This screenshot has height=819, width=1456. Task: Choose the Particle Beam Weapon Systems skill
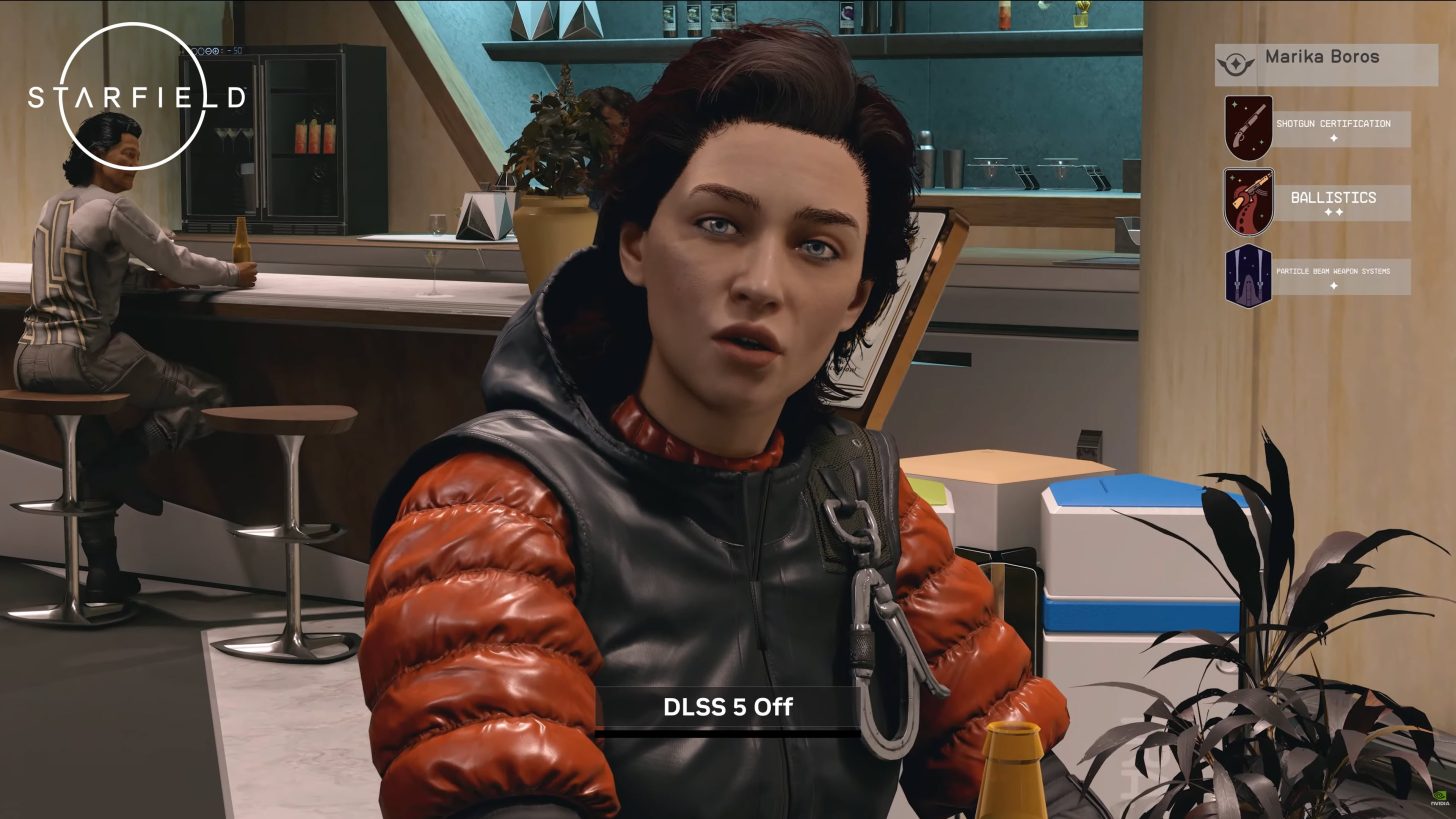(x=1249, y=276)
